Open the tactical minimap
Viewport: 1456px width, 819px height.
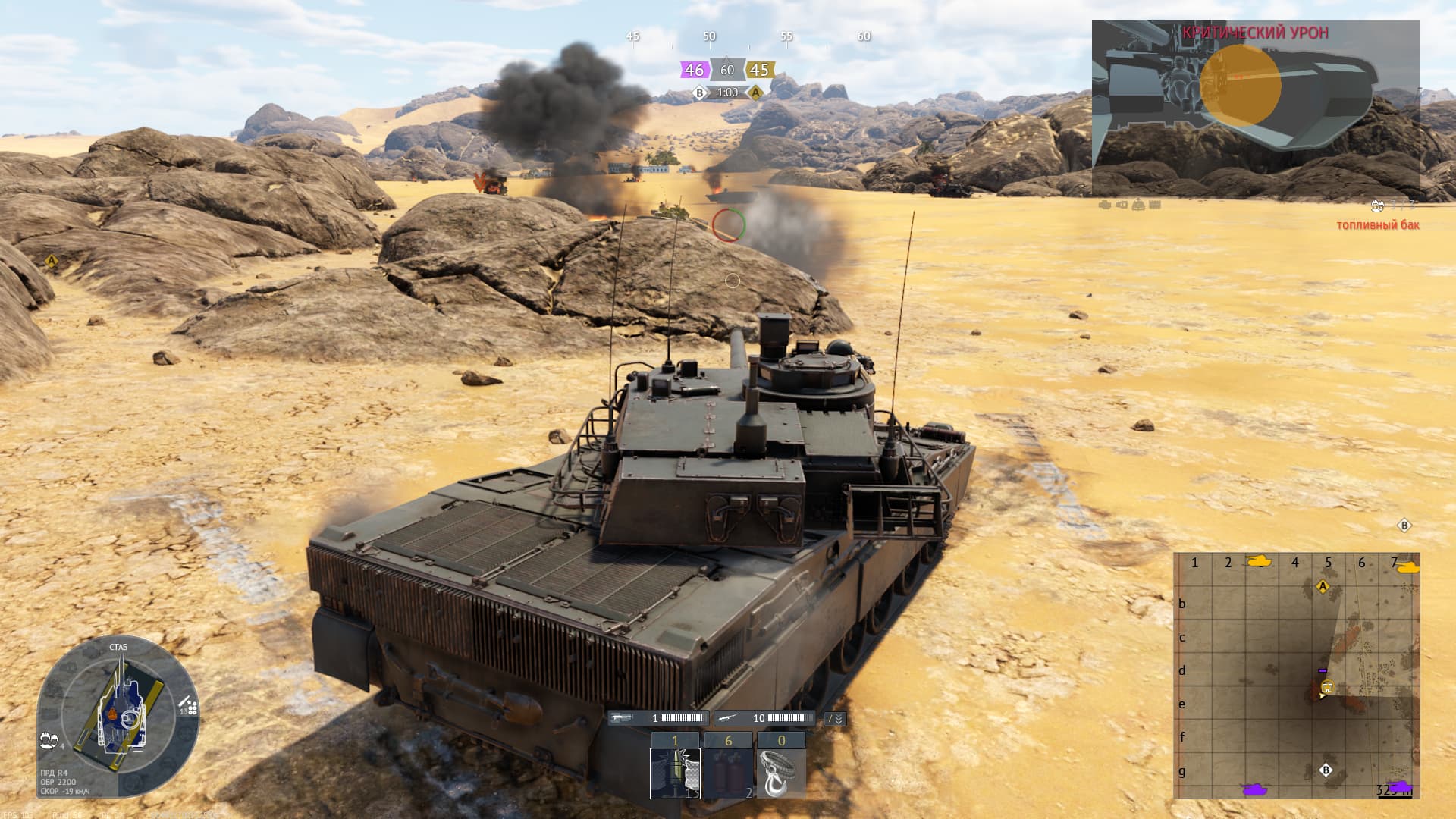(1296, 676)
